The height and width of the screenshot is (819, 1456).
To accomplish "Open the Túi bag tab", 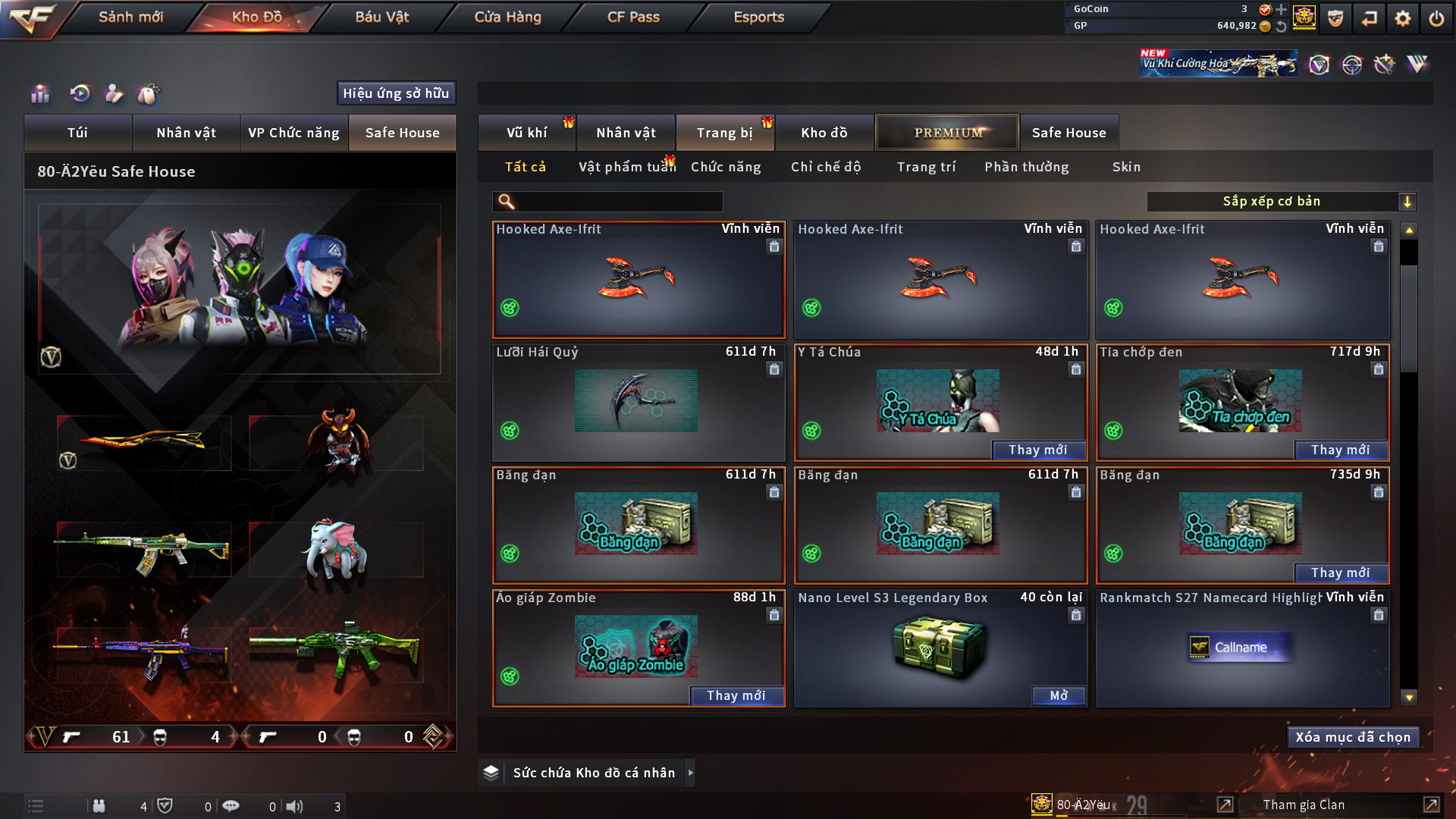I will point(77,133).
